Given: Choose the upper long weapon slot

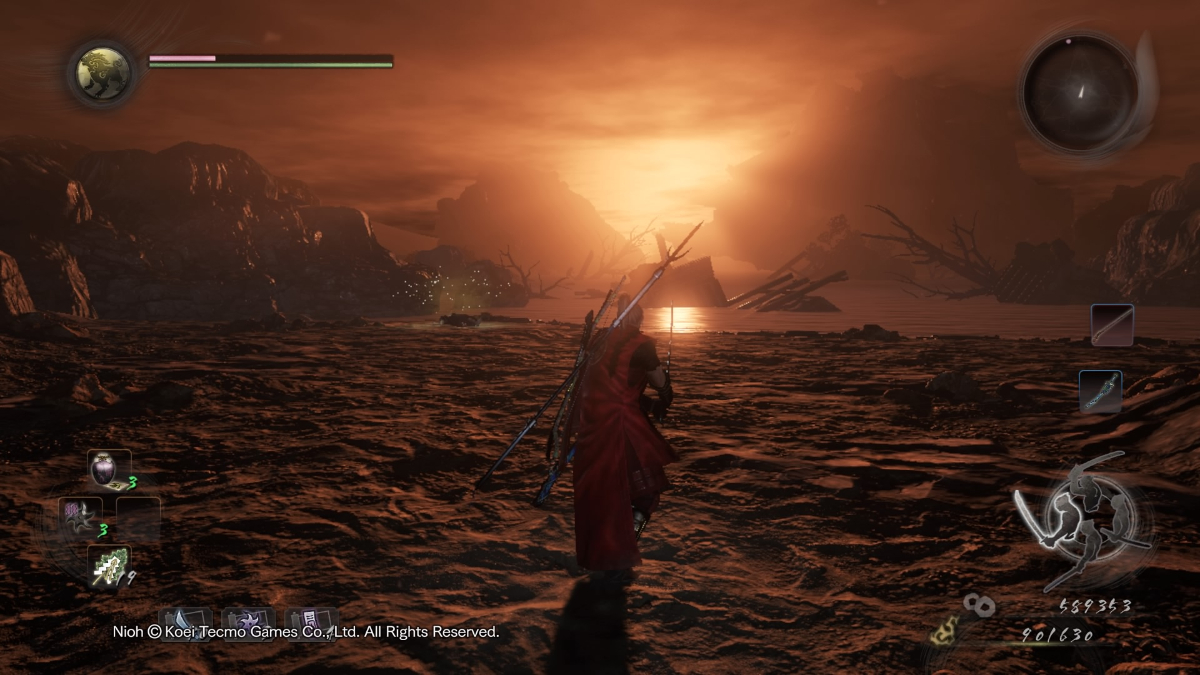Looking at the screenshot, I should pos(1111,325).
